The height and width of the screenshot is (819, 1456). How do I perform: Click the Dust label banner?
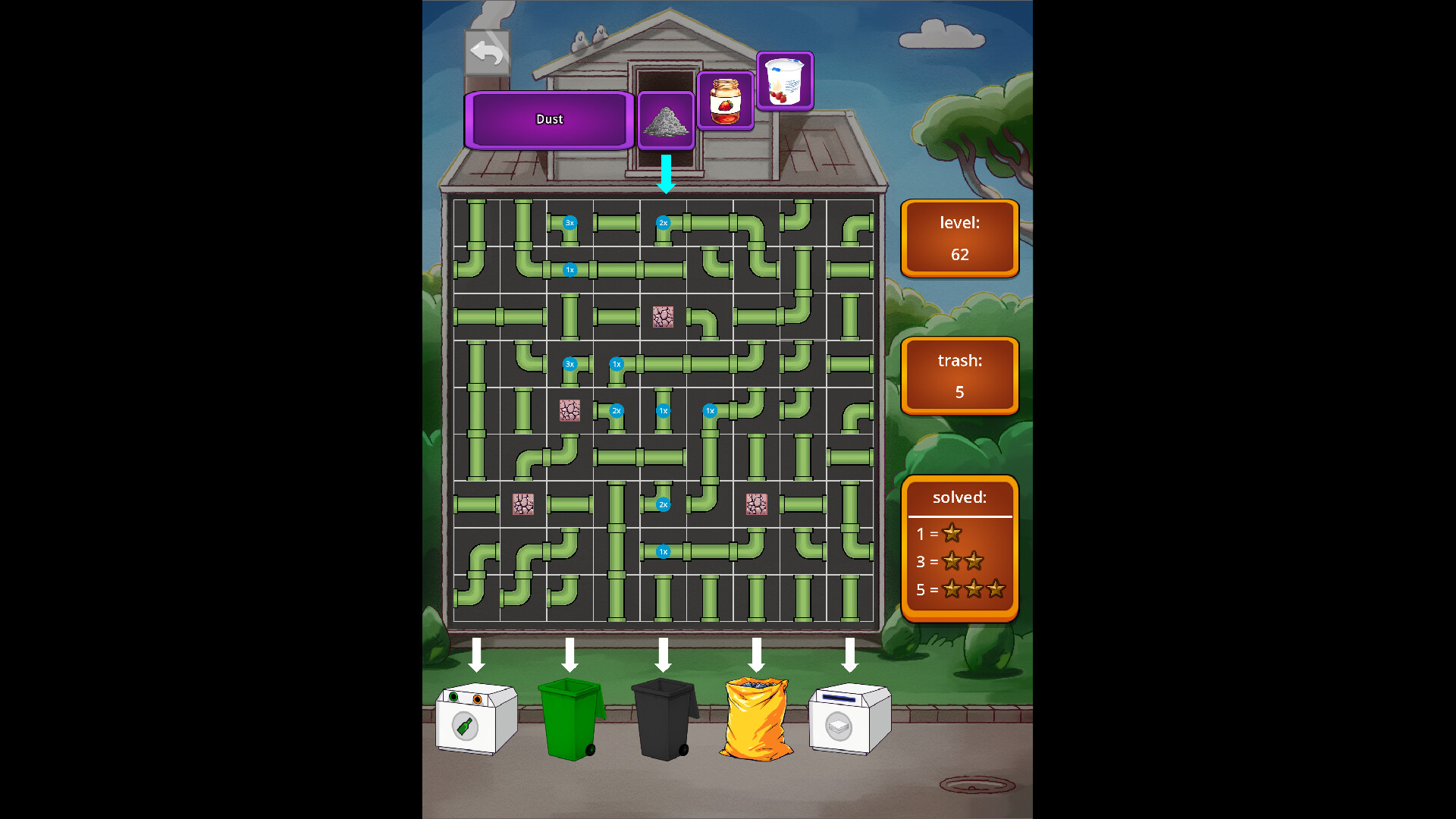550,119
